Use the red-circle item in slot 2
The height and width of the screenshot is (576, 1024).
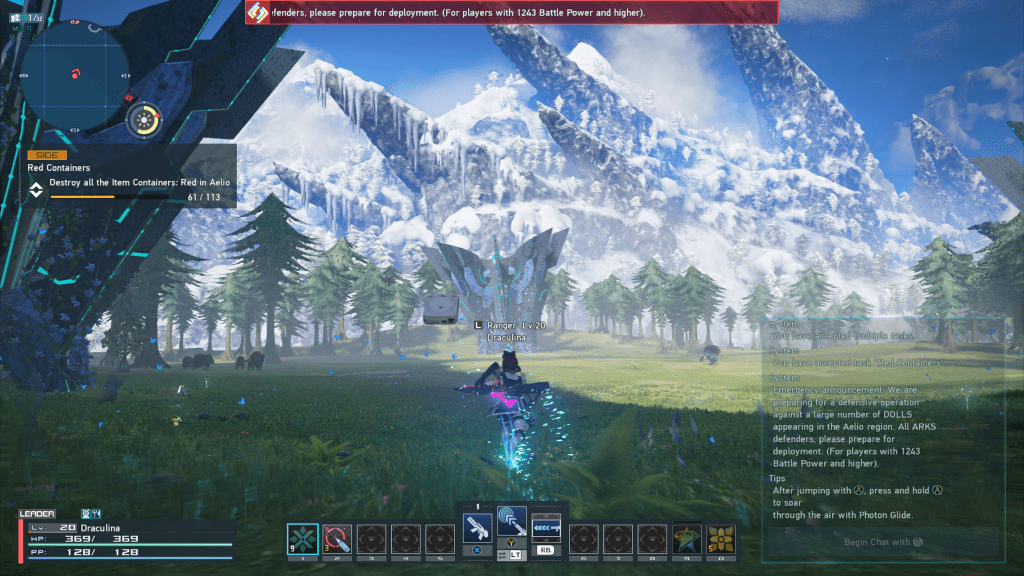click(337, 538)
